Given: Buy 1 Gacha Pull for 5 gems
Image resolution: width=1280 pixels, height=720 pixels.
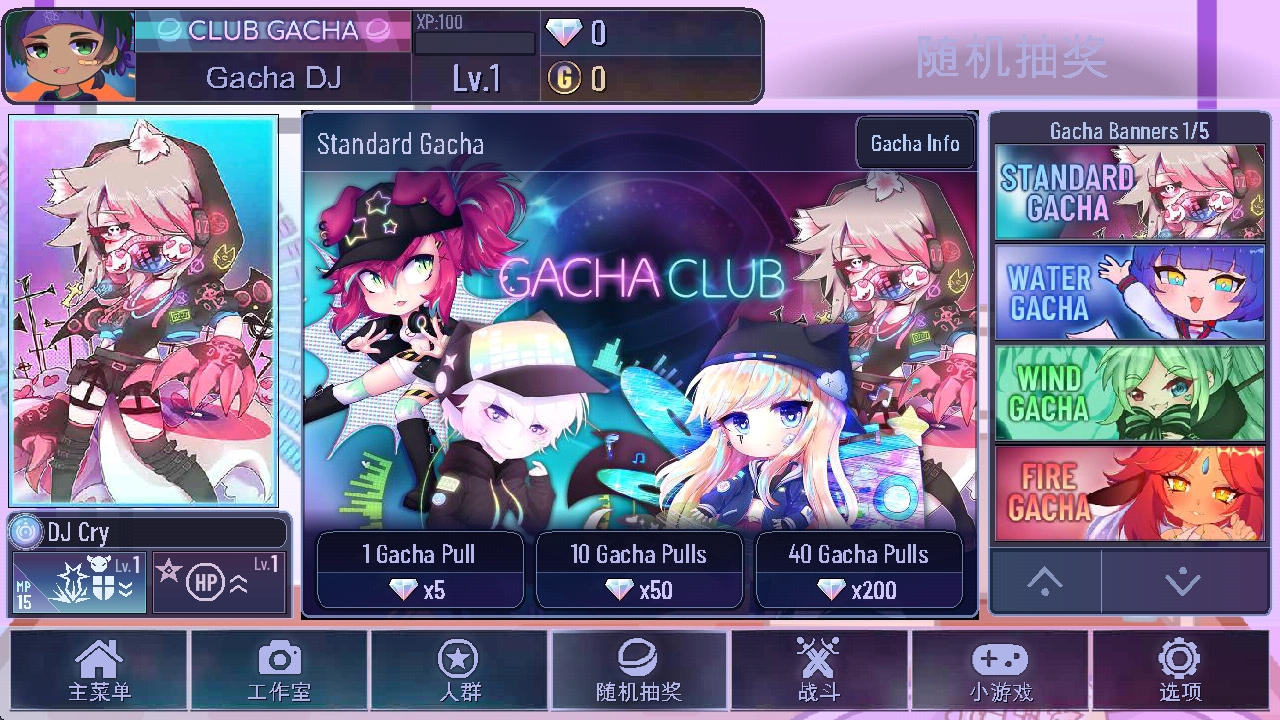Looking at the screenshot, I should pos(419,570).
